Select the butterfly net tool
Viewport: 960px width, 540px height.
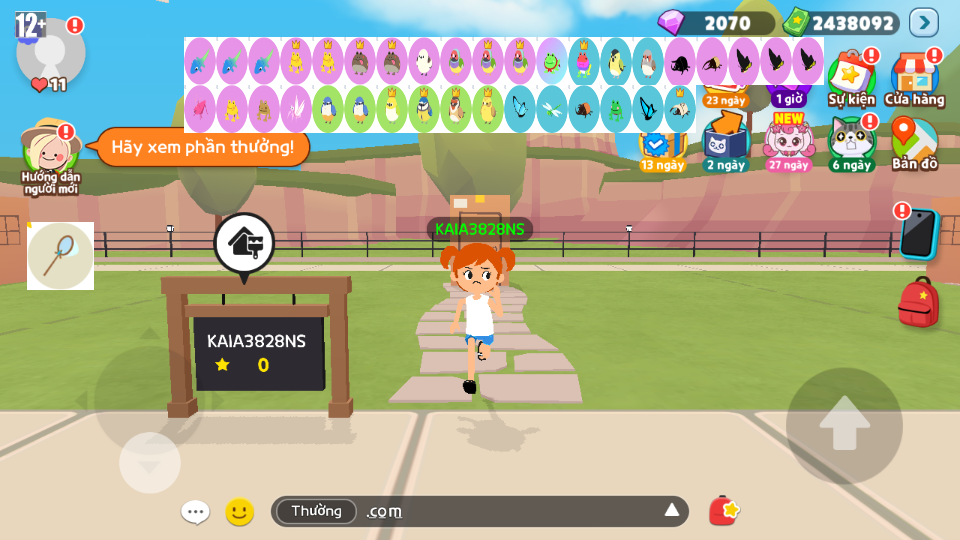[60, 256]
